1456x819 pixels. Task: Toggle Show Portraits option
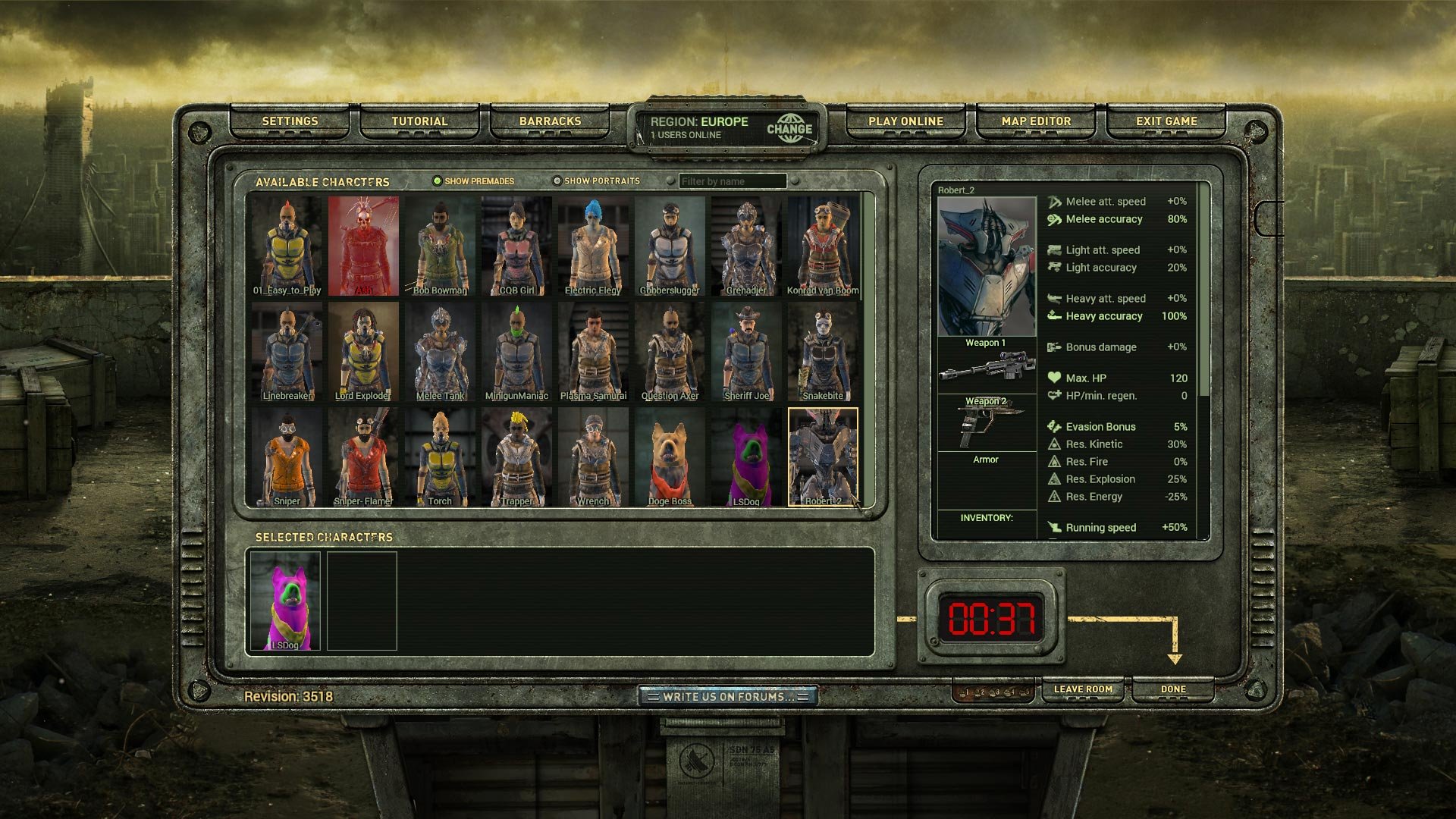click(557, 181)
